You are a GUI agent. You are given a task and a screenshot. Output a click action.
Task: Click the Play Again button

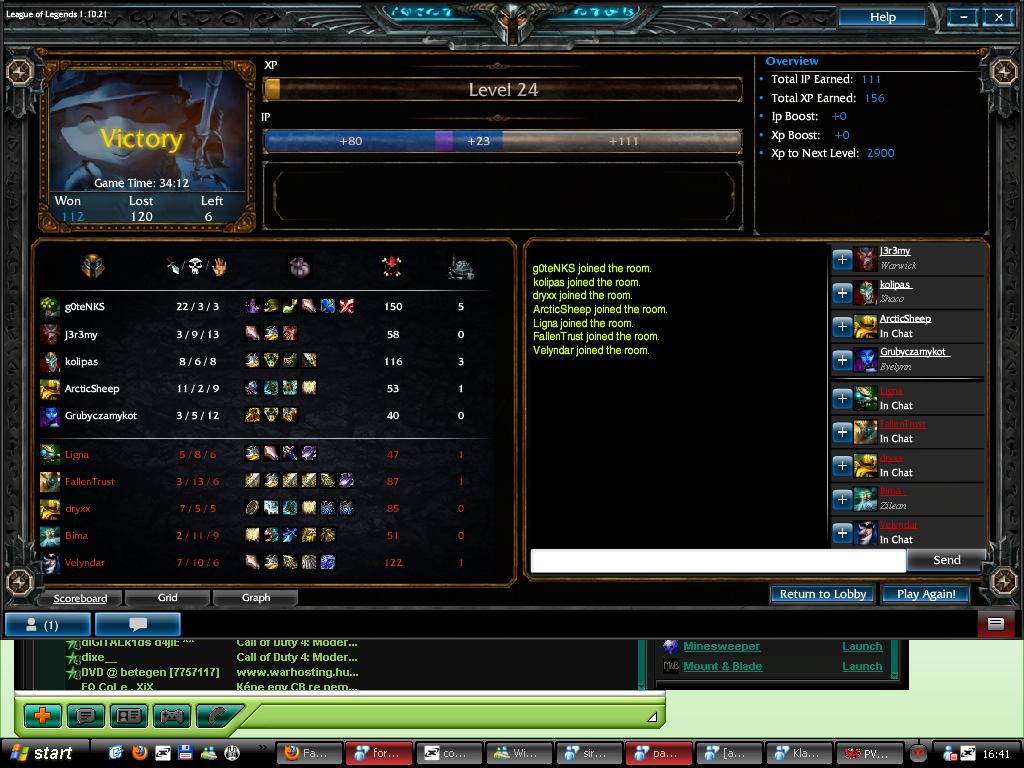(926, 594)
